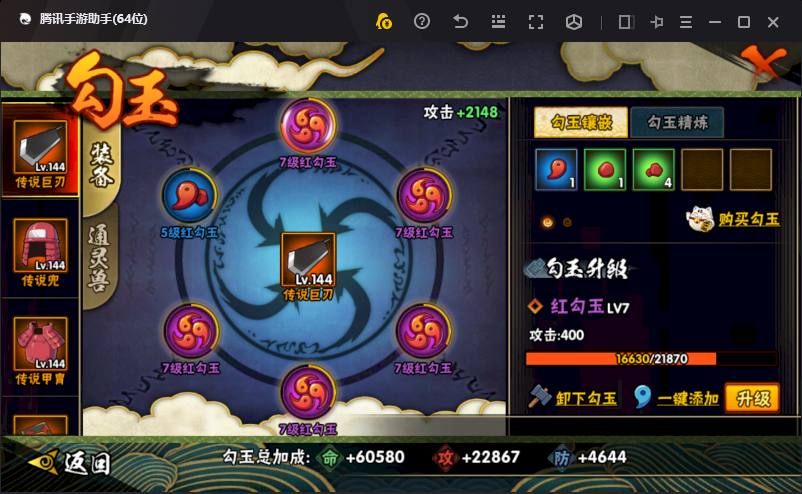Screen dimensions: 802x494
Task: Open the emulator help question-mark icon
Action: pos(422,21)
